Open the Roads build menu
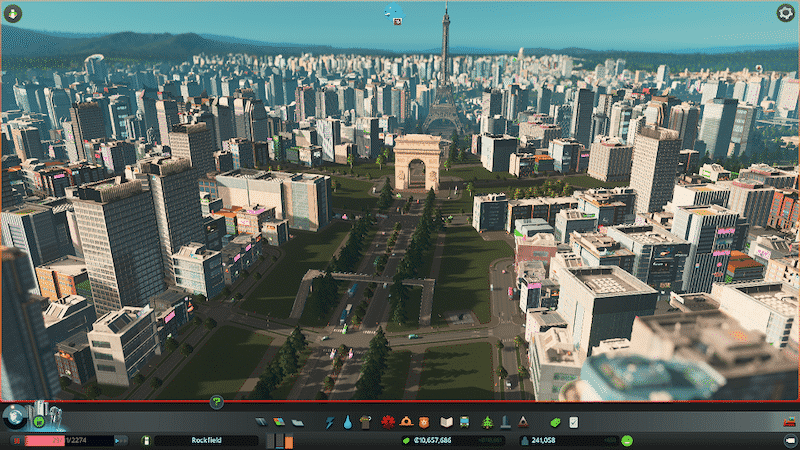The image size is (800, 450). pyautogui.click(x=262, y=423)
